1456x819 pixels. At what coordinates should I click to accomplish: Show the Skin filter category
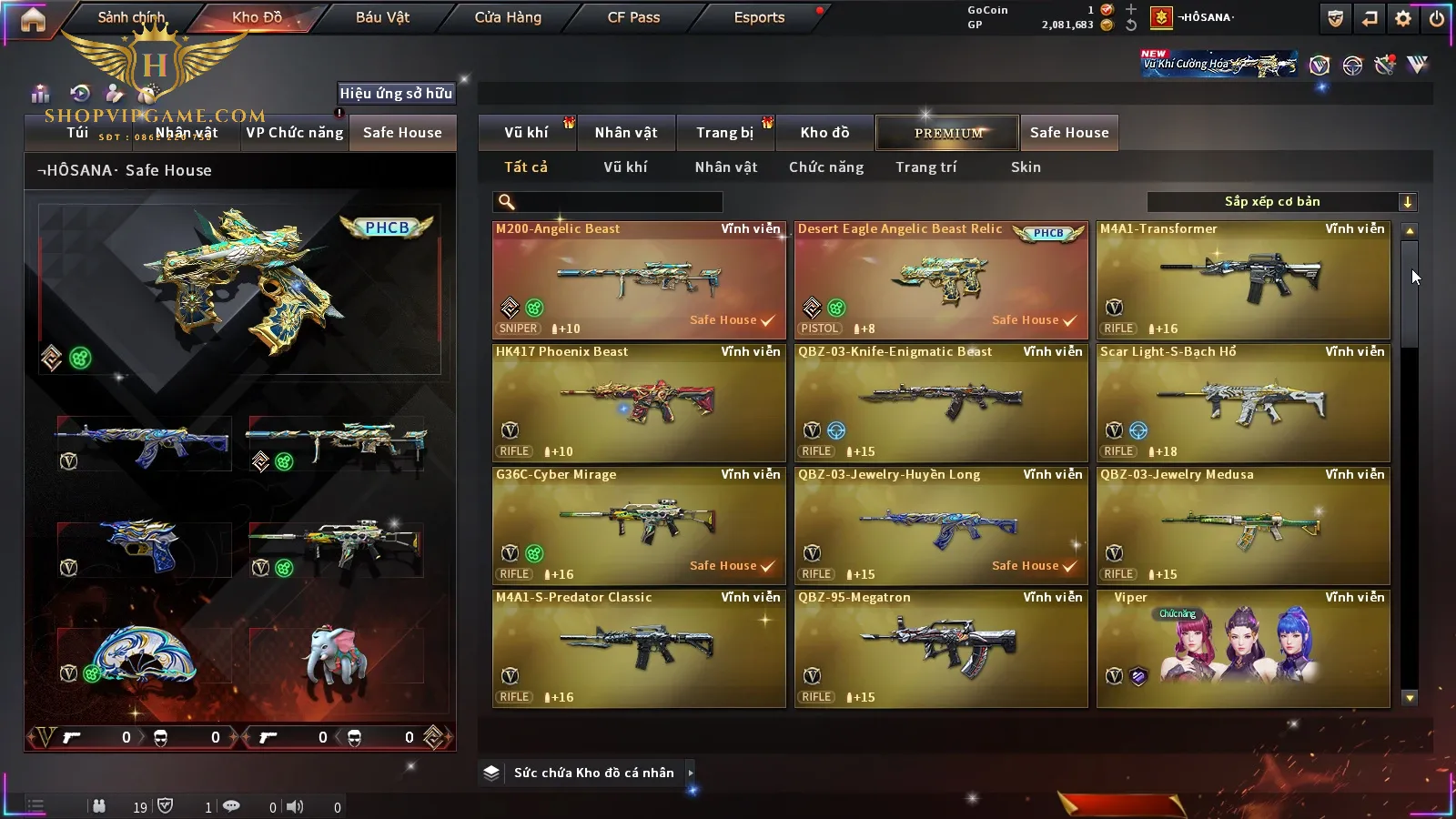(x=1026, y=167)
